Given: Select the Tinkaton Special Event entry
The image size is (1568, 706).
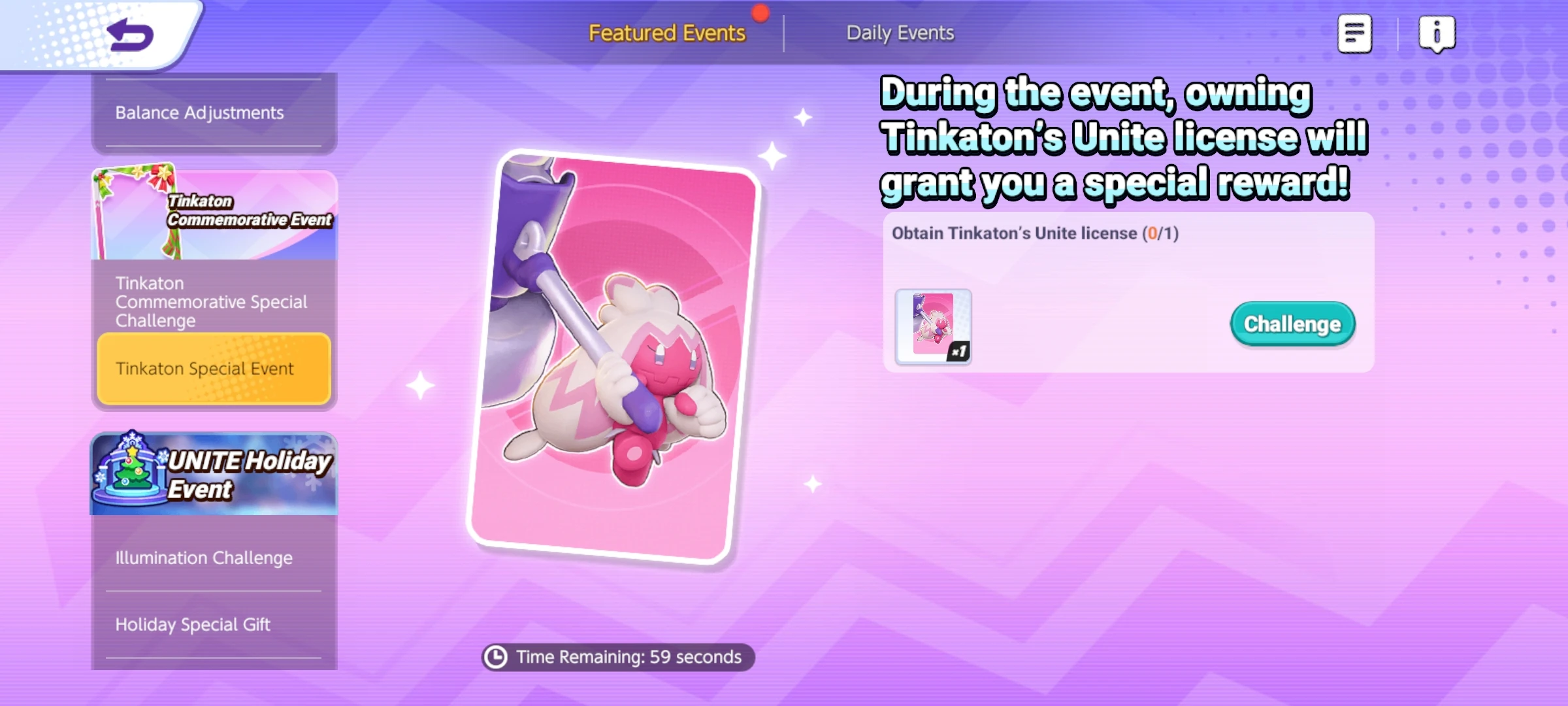Looking at the screenshot, I should click(x=213, y=368).
